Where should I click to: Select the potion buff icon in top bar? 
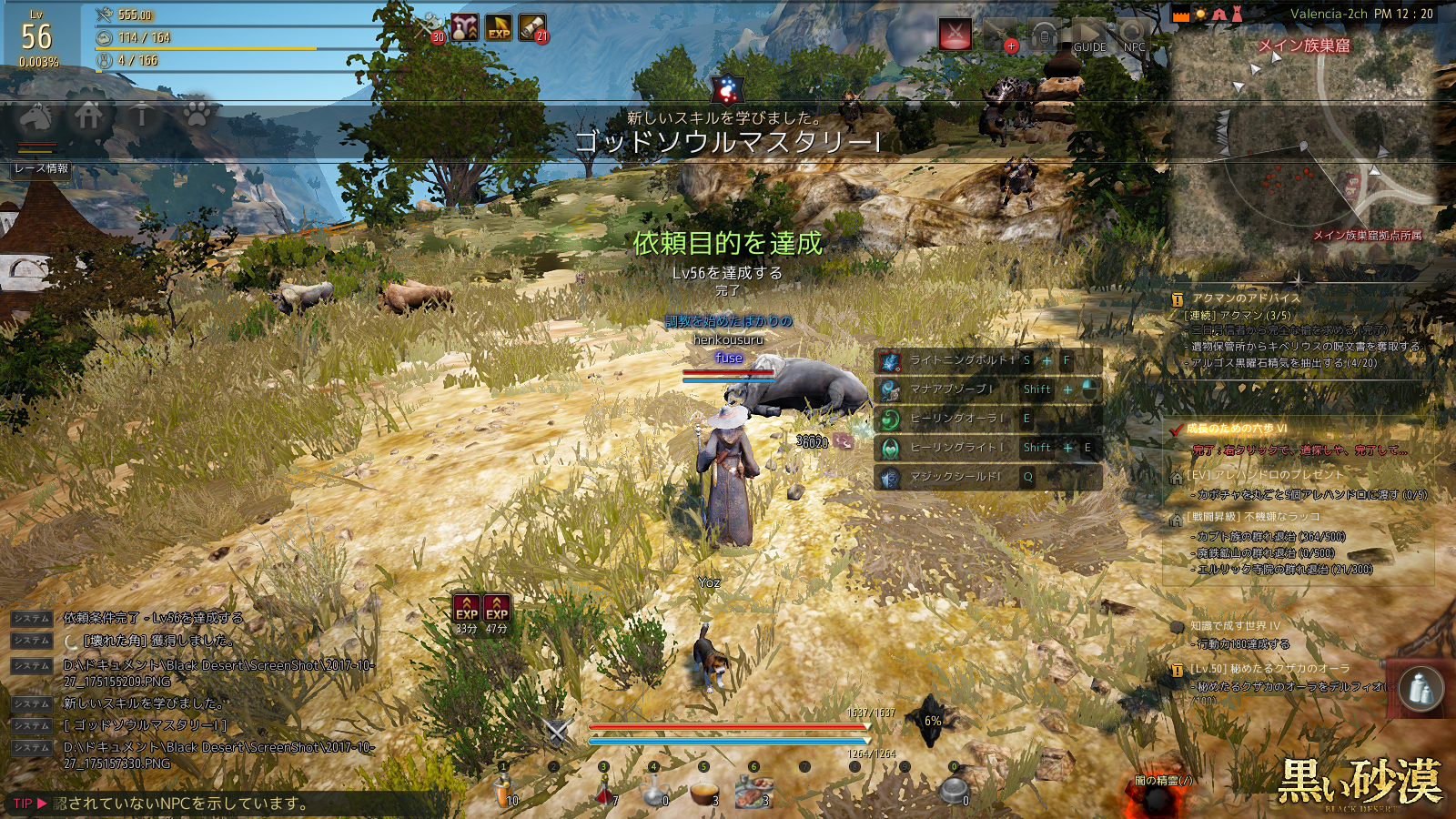(465, 28)
